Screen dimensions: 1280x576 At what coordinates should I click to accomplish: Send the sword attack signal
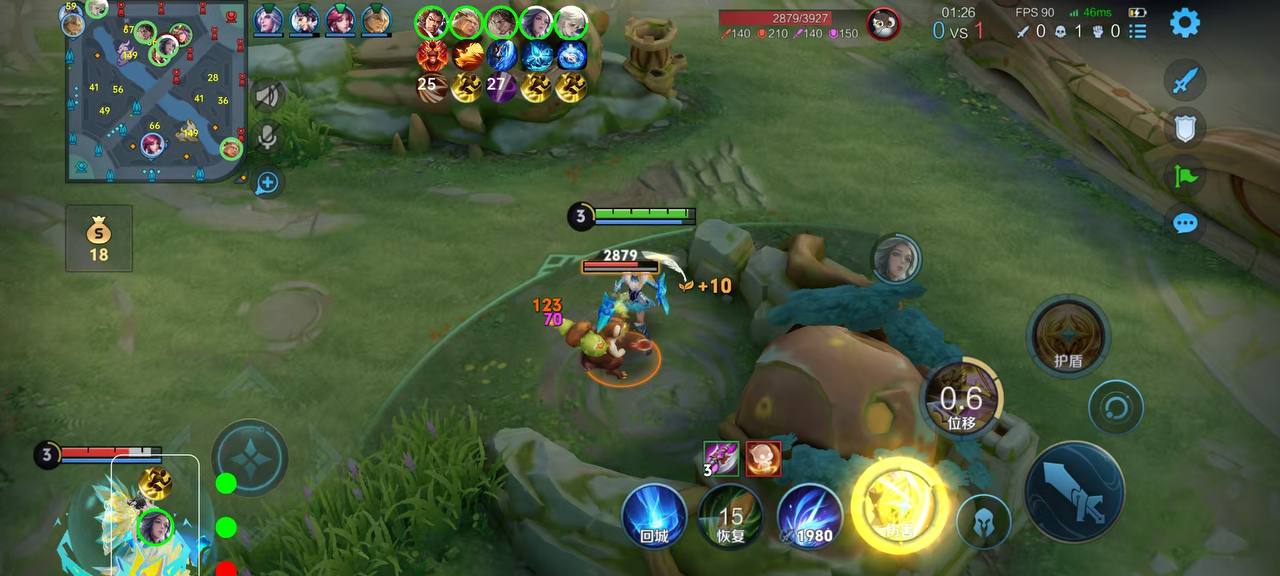click(x=1187, y=80)
